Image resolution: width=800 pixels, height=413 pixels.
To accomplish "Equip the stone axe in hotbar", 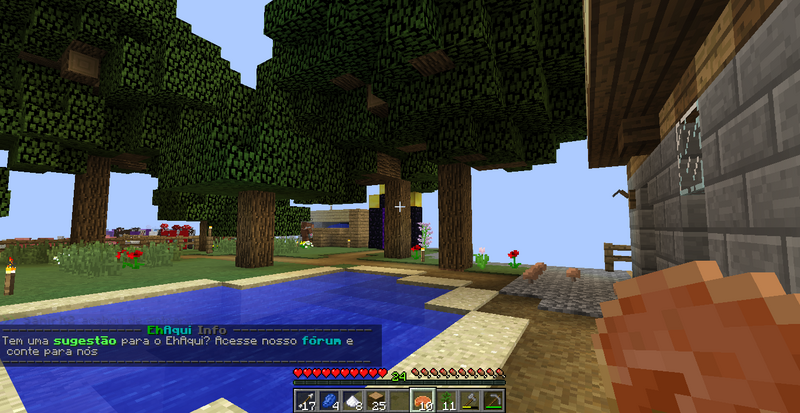I will (x=469, y=401).
